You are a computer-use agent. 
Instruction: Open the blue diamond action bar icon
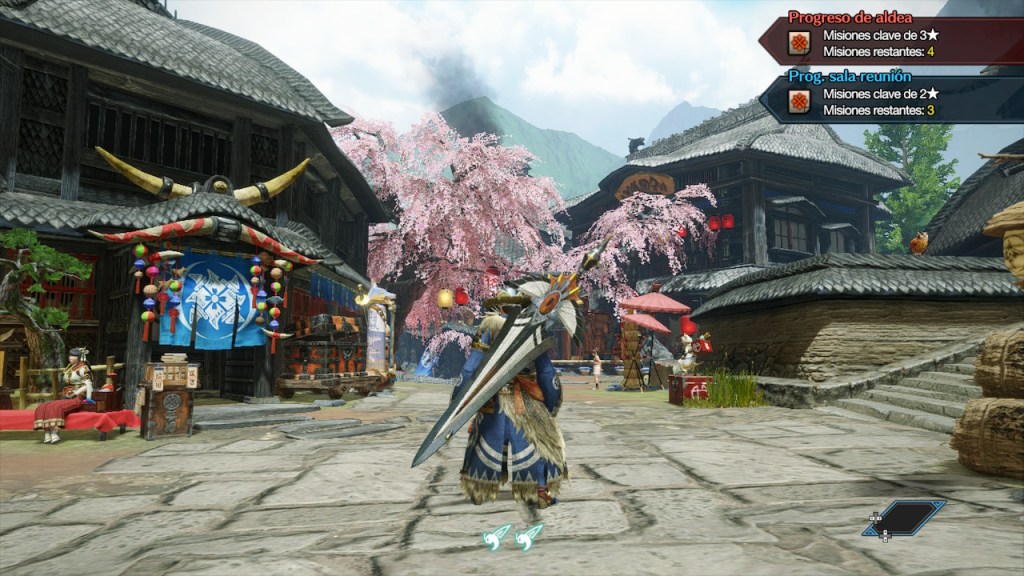point(904,518)
